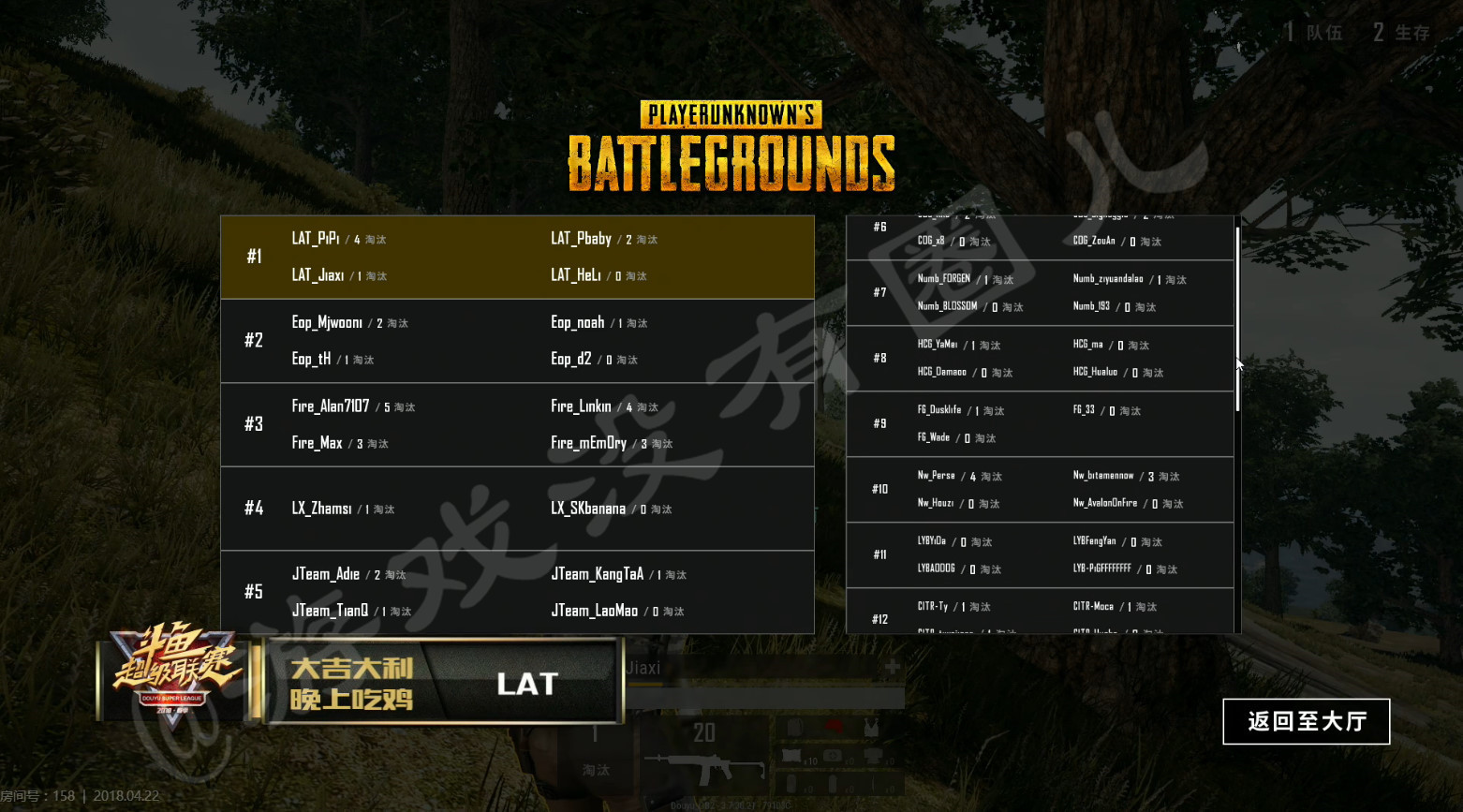Choose the #3 Fire team row
Image resolution: width=1463 pixels, height=812 pixels.
click(517, 424)
